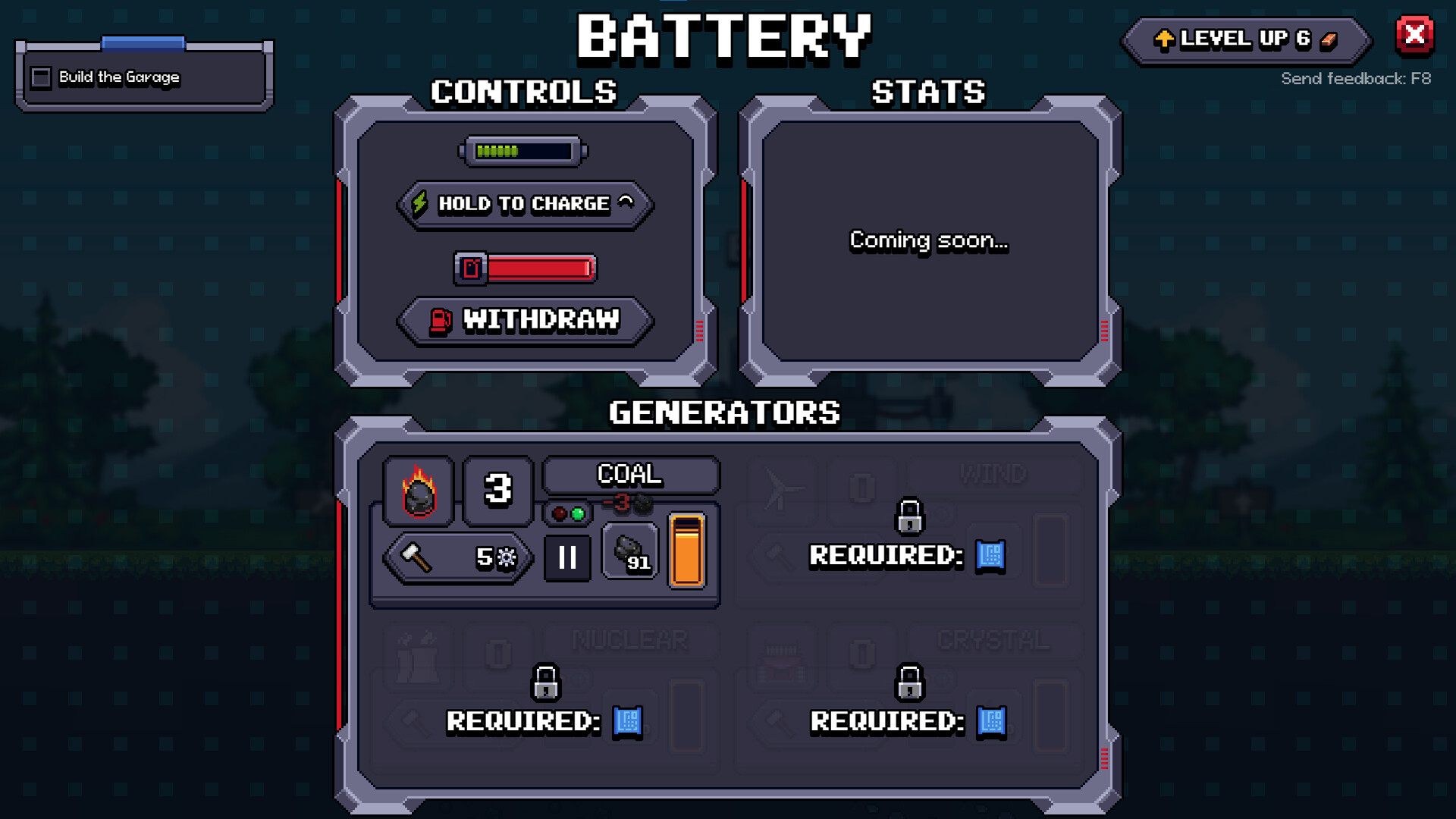Click the coal fuel icon showing 91

[x=629, y=551]
